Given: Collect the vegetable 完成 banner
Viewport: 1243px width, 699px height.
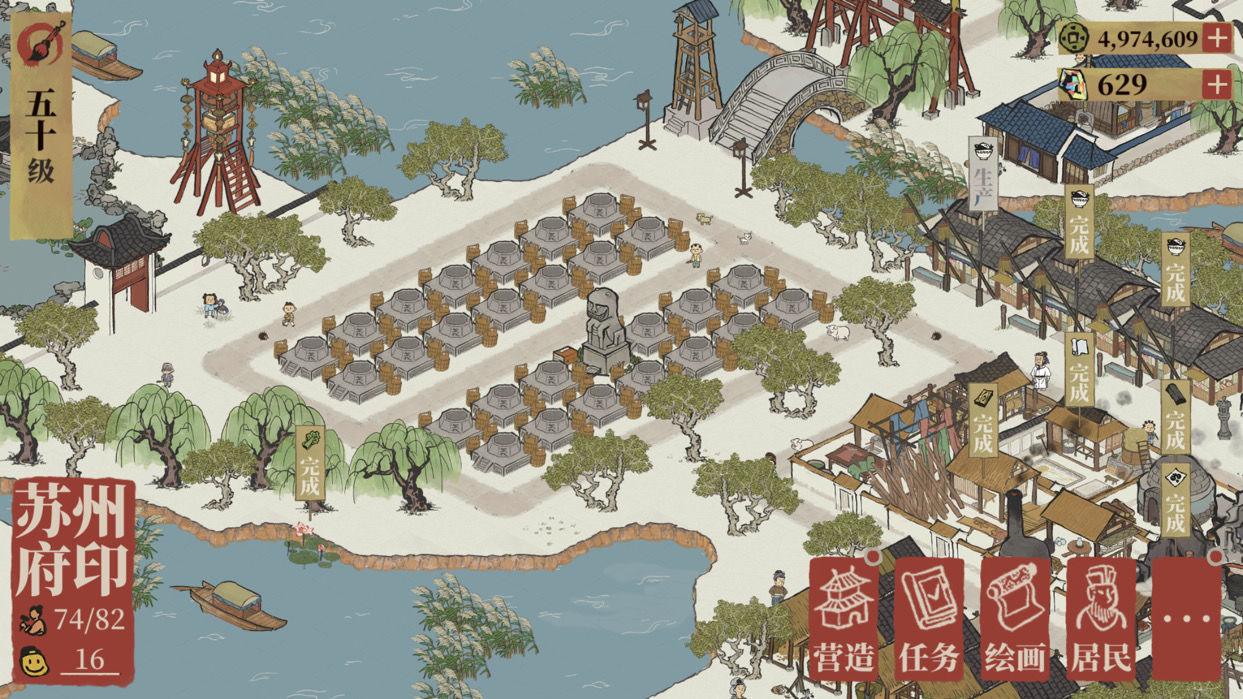Looking at the screenshot, I should pos(309,465).
